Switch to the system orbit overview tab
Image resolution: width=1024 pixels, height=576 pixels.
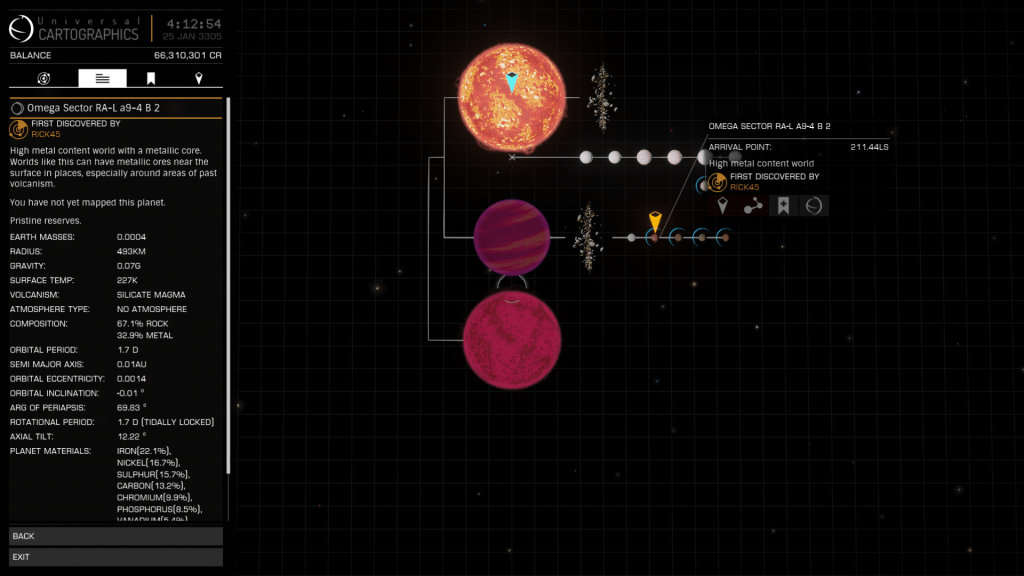coord(44,78)
